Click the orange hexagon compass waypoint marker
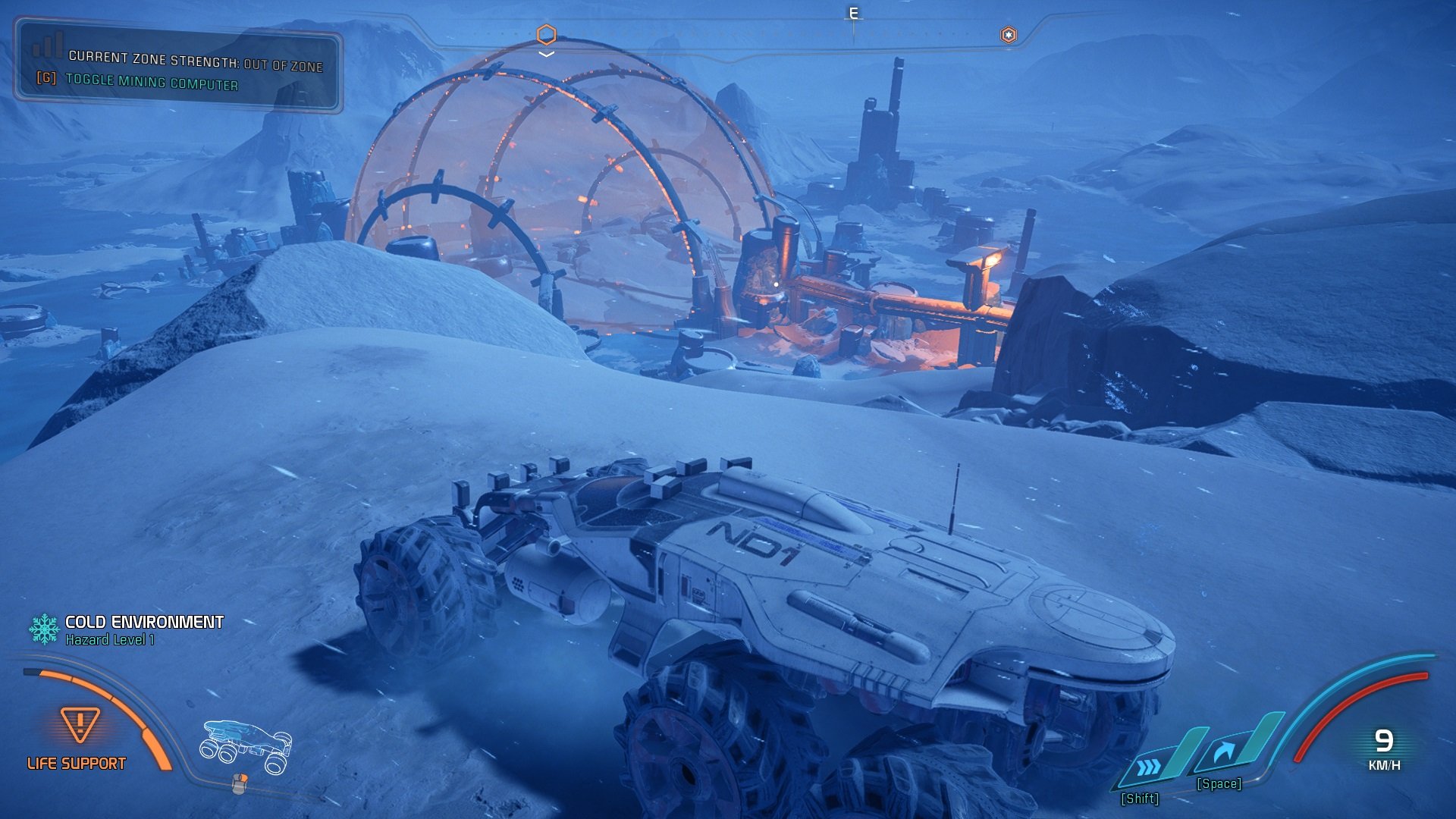 click(x=546, y=34)
